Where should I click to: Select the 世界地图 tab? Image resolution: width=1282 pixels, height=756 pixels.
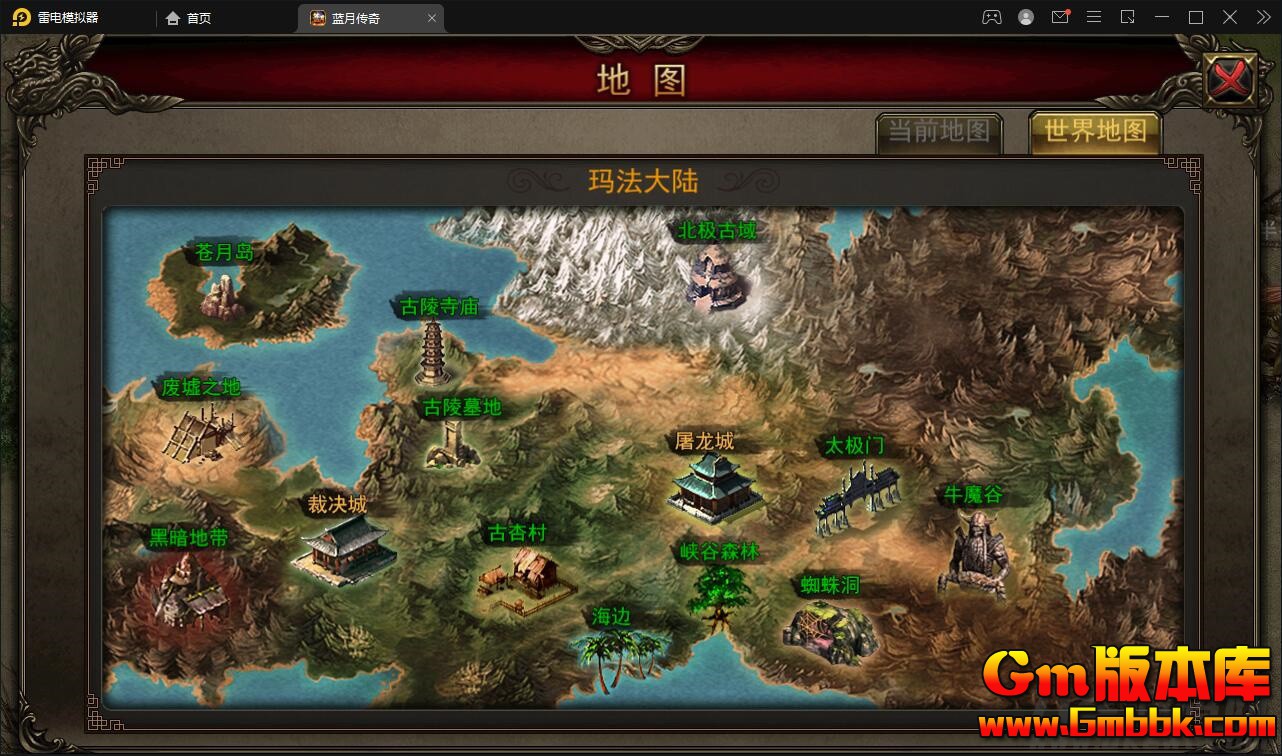1095,131
